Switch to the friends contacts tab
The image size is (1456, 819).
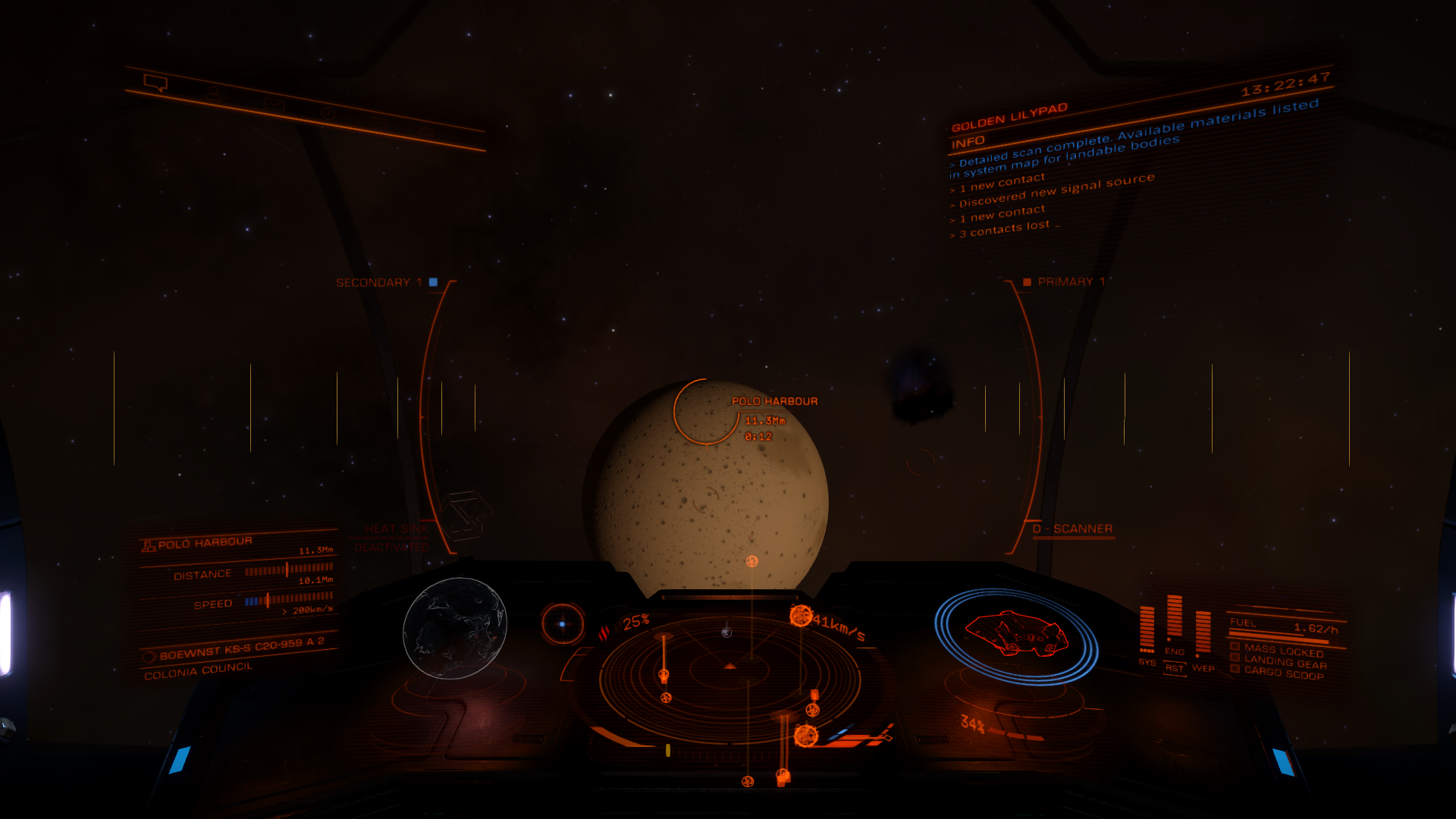[x=215, y=93]
